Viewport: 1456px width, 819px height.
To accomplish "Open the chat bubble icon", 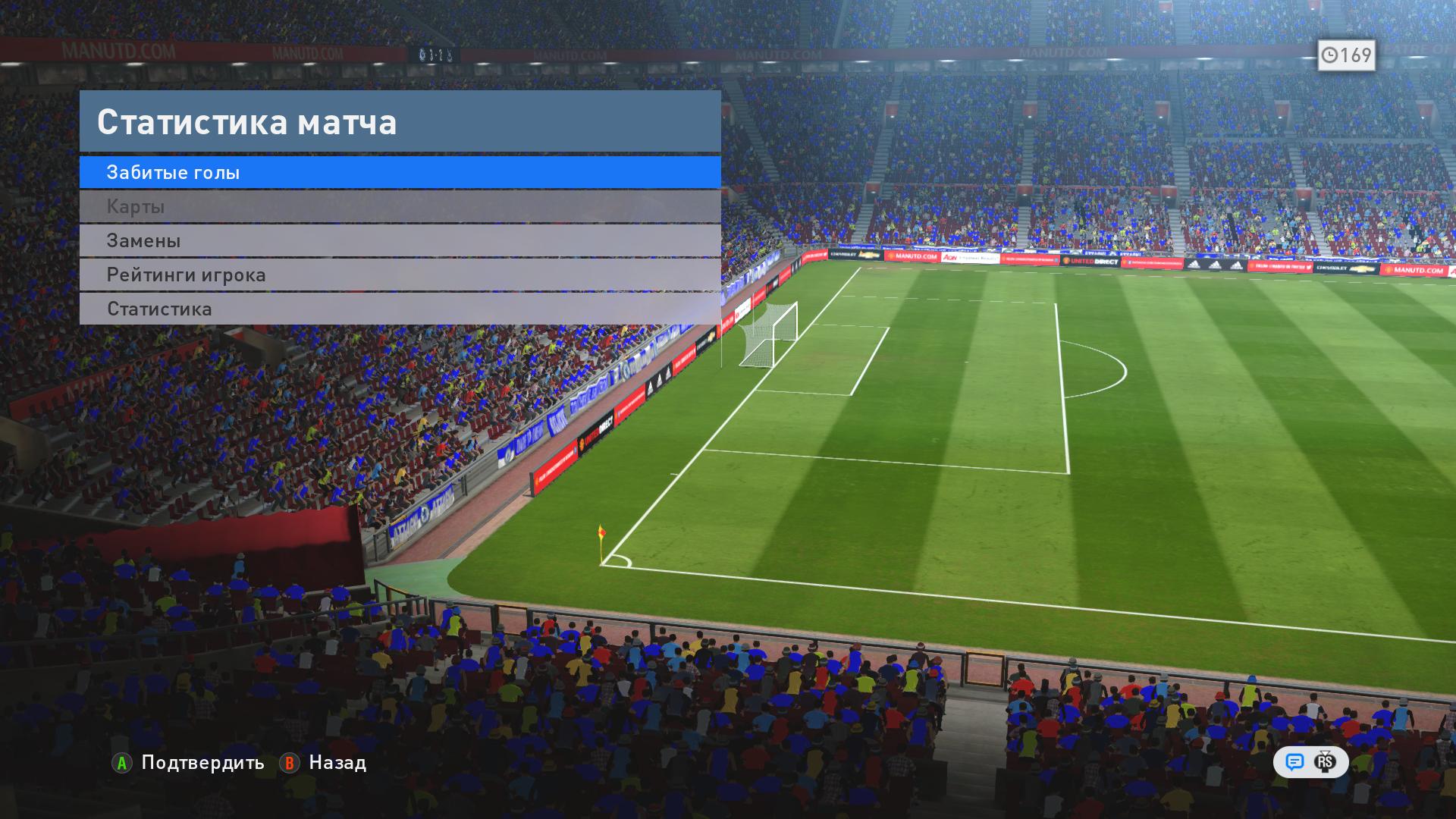I will pos(1294,762).
